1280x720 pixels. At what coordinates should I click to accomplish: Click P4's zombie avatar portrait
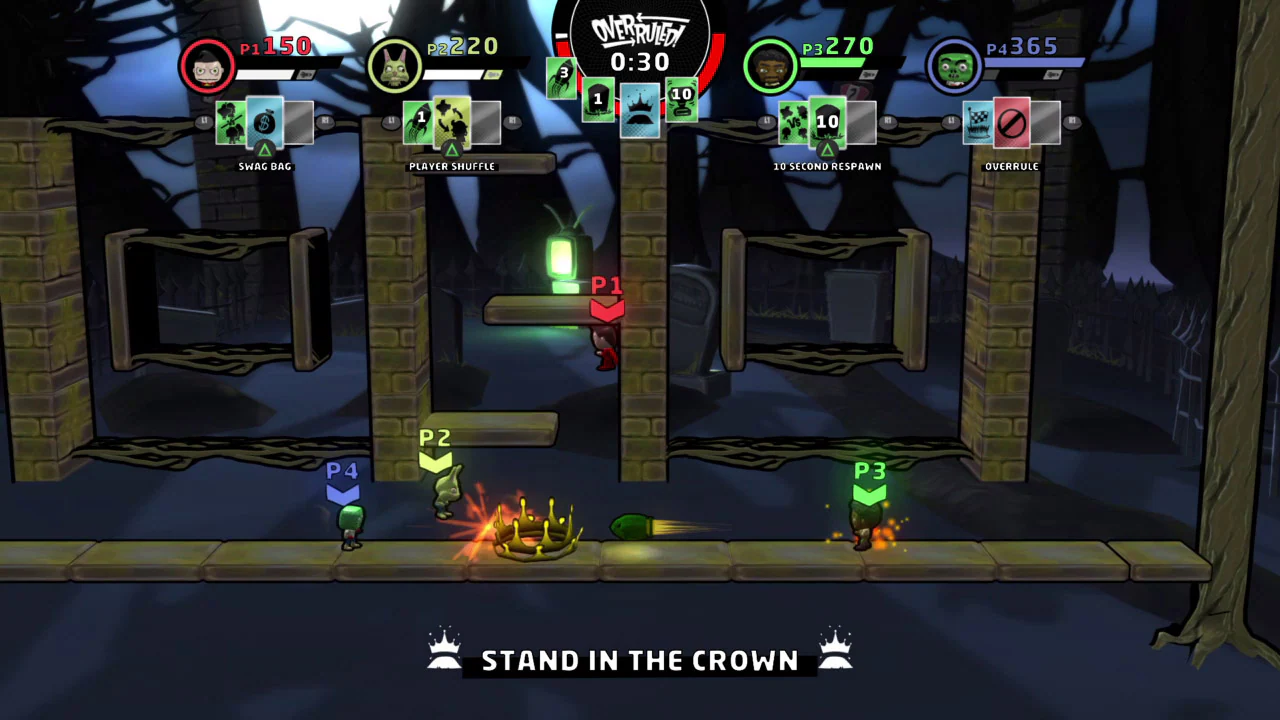coord(953,65)
